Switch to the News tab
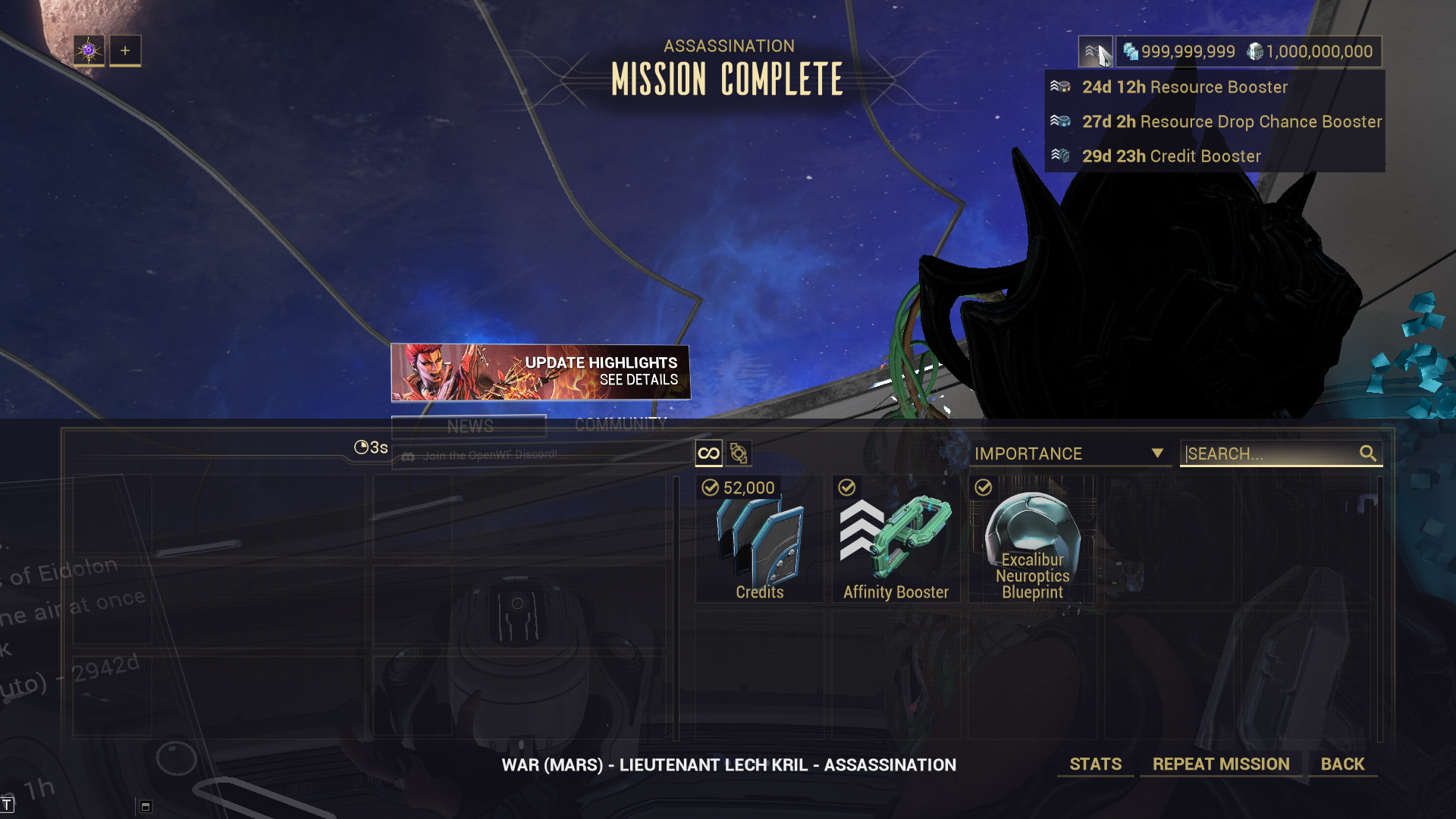Image resolution: width=1456 pixels, height=819 pixels. (x=469, y=426)
